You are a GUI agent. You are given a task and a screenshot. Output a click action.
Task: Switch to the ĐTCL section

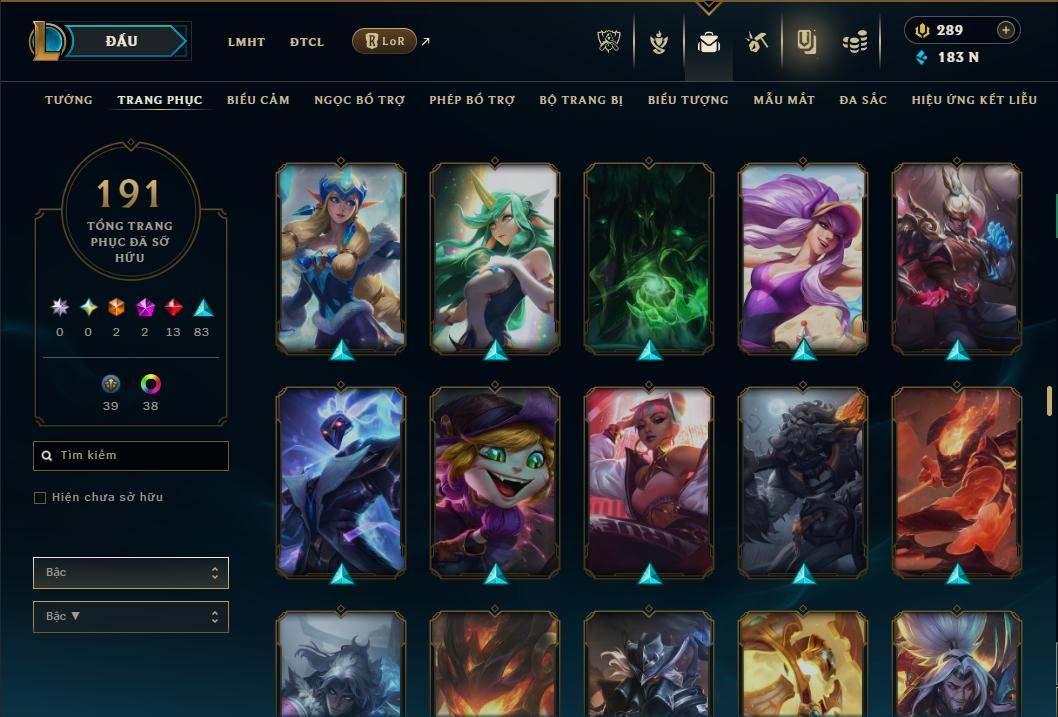pos(307,42)
